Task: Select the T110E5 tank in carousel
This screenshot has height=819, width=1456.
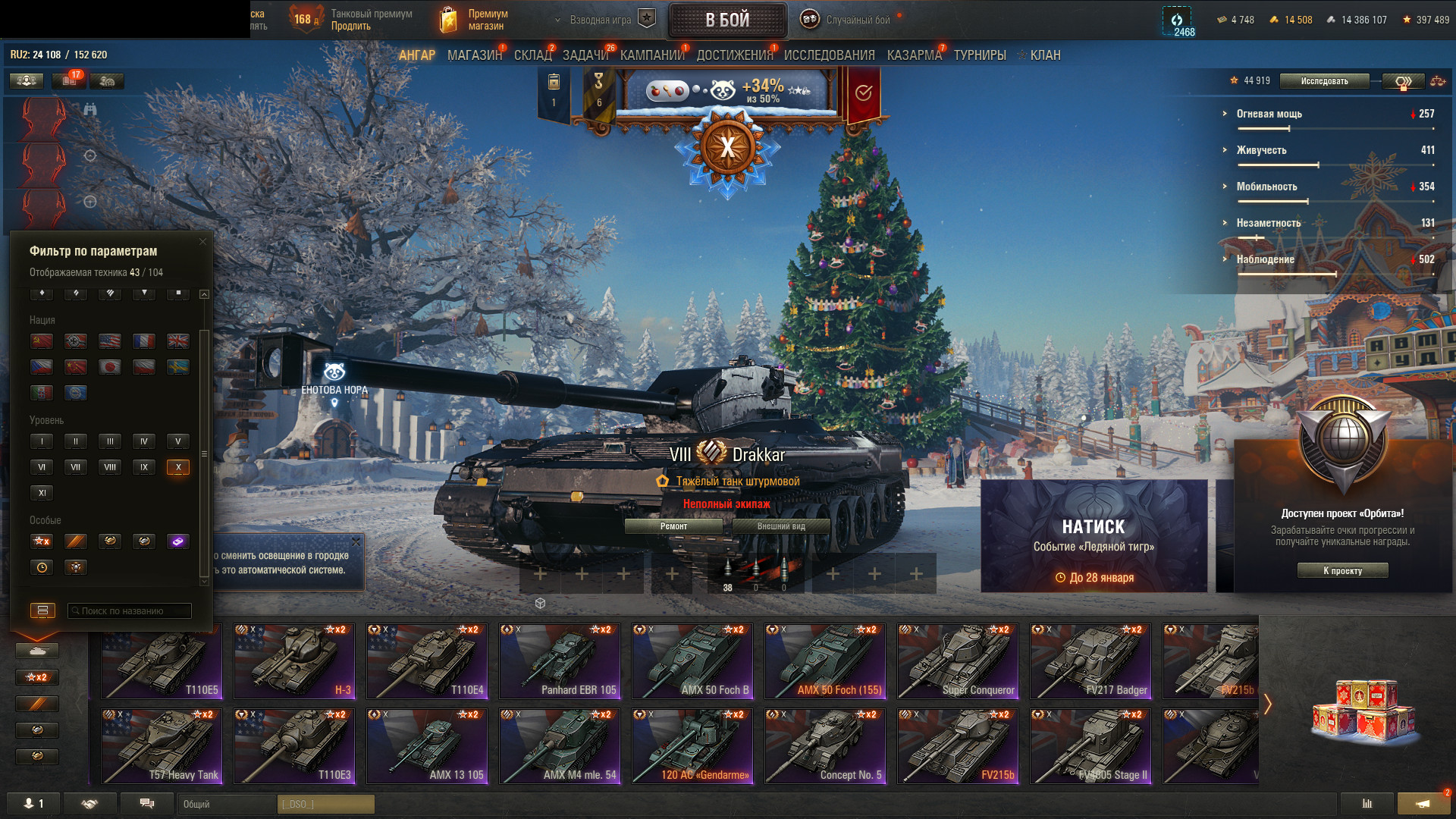Action: [x=162, y=661]
